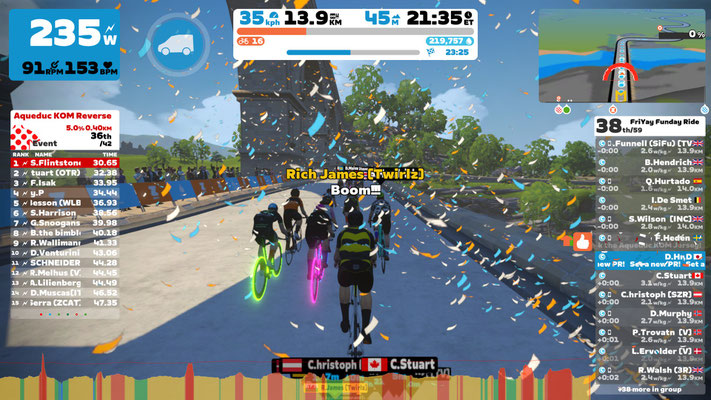Select L.Ervolder [V] rider row
The image size is (711, 400).
[651, 354]
